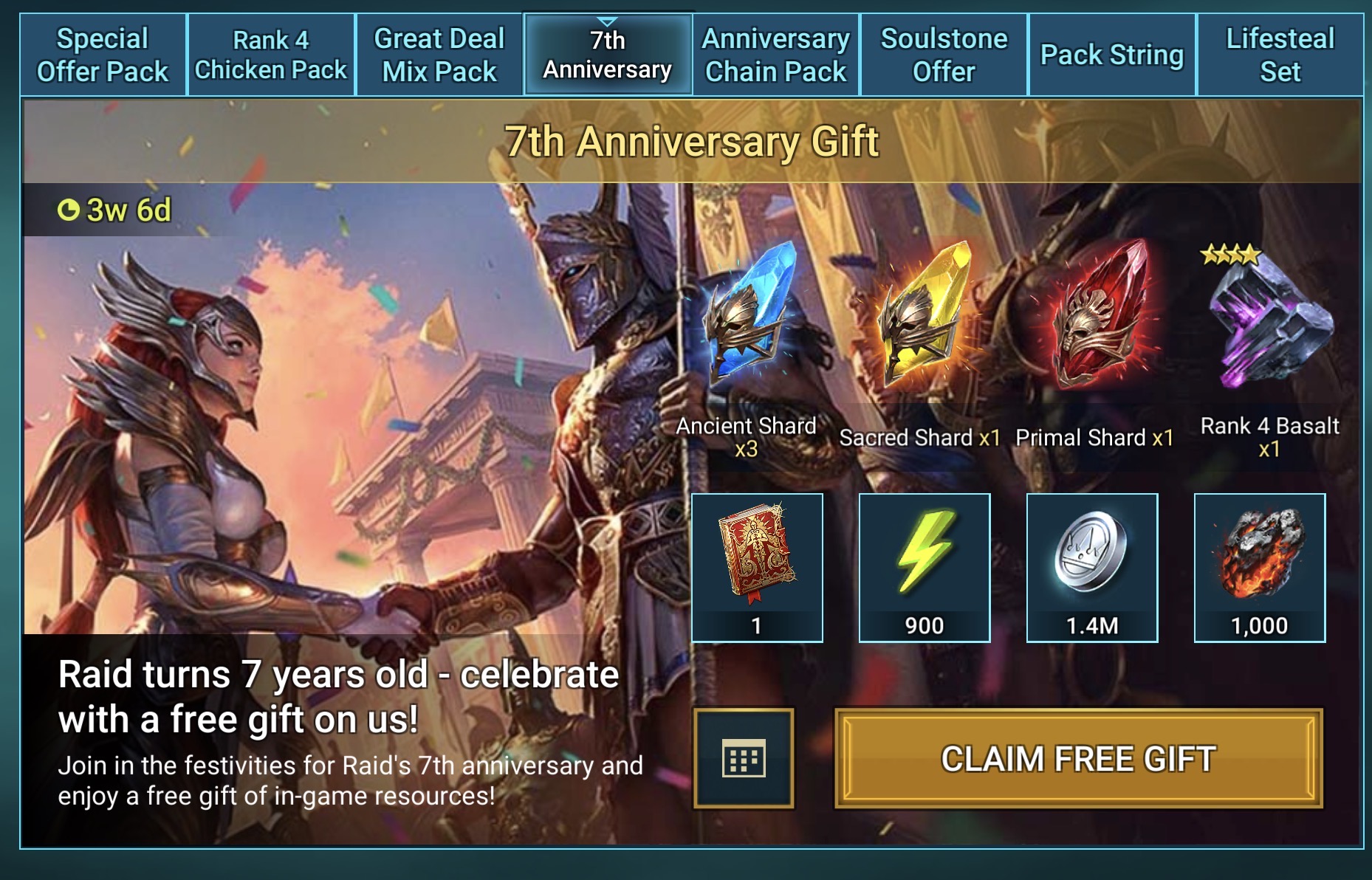Show the Anniversary Chain Pack offer
The image size is (1372, 880).
(775, 55)
